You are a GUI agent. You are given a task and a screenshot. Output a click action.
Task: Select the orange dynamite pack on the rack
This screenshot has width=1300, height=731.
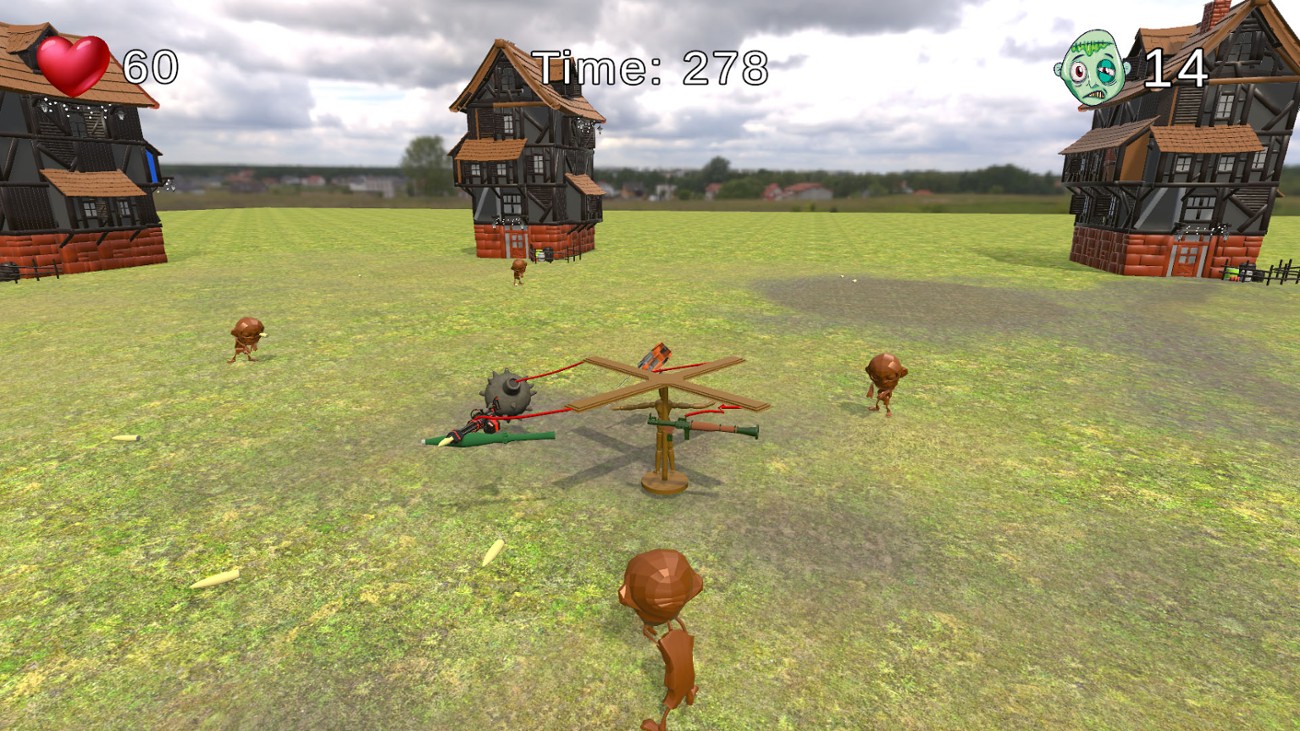coord(655,358)
